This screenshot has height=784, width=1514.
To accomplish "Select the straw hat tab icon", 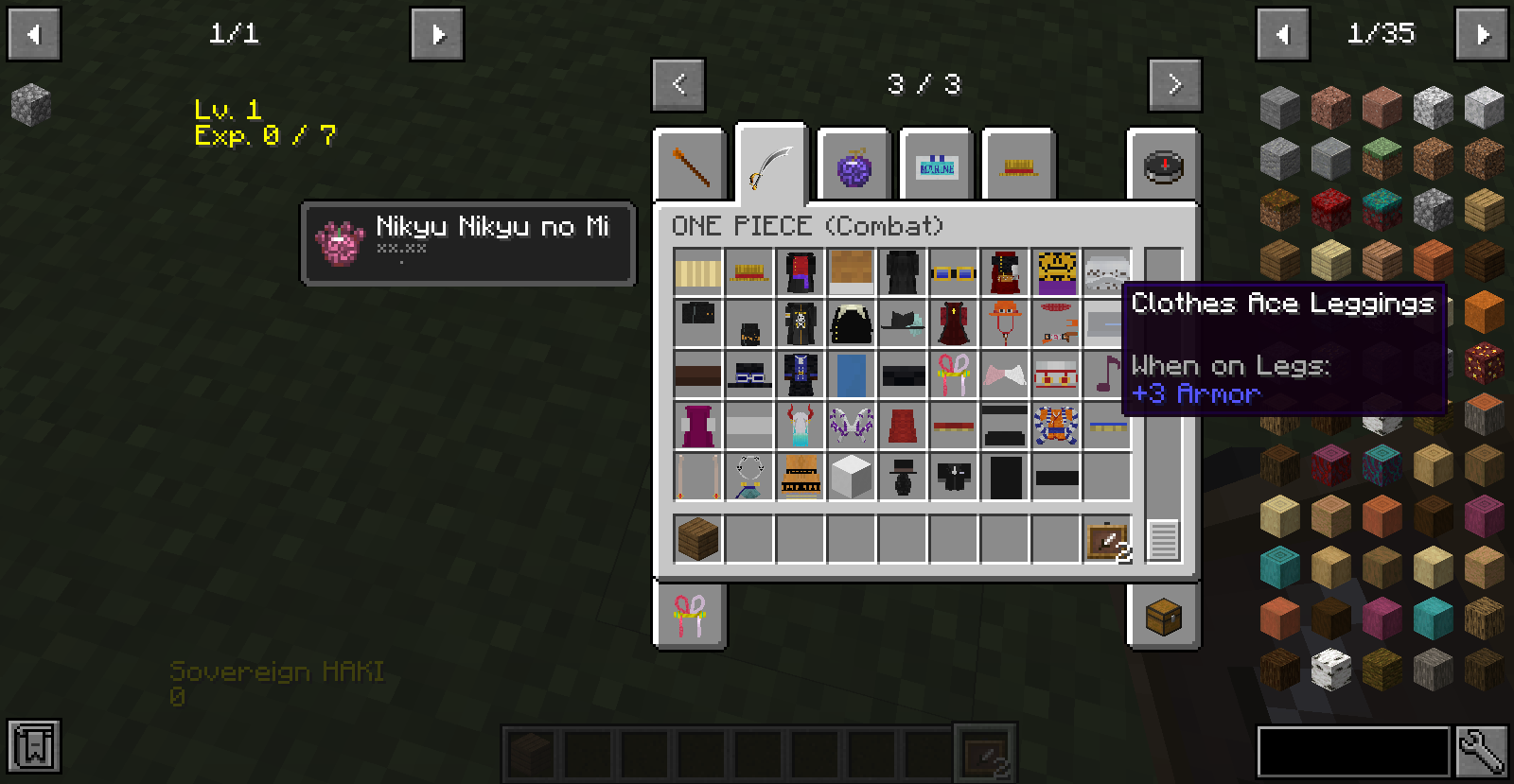I will [x=1018, y=166].
